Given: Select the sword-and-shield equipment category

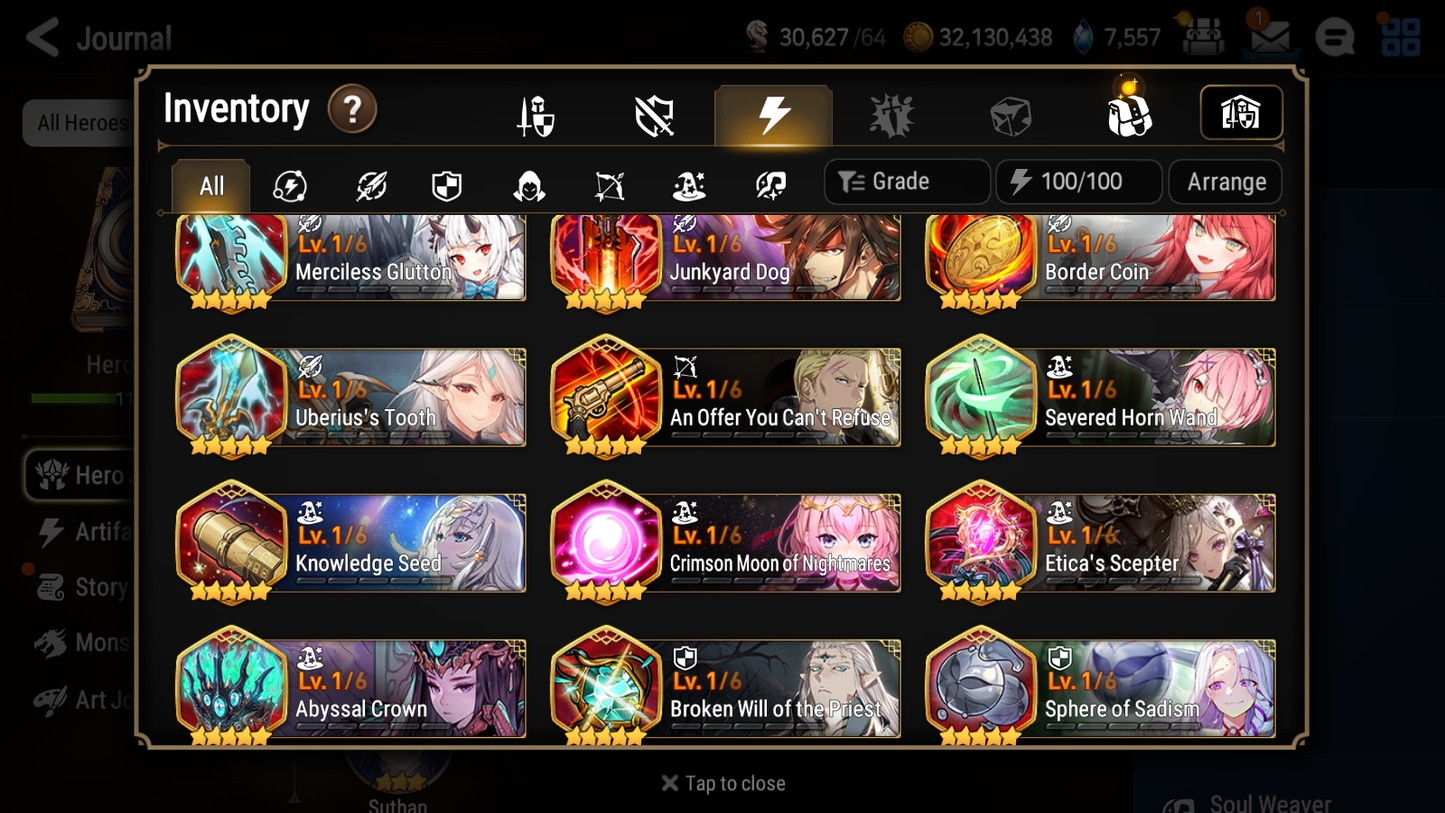Looking at the screenshot, I should pyautogui.click(x=534, y=114).
